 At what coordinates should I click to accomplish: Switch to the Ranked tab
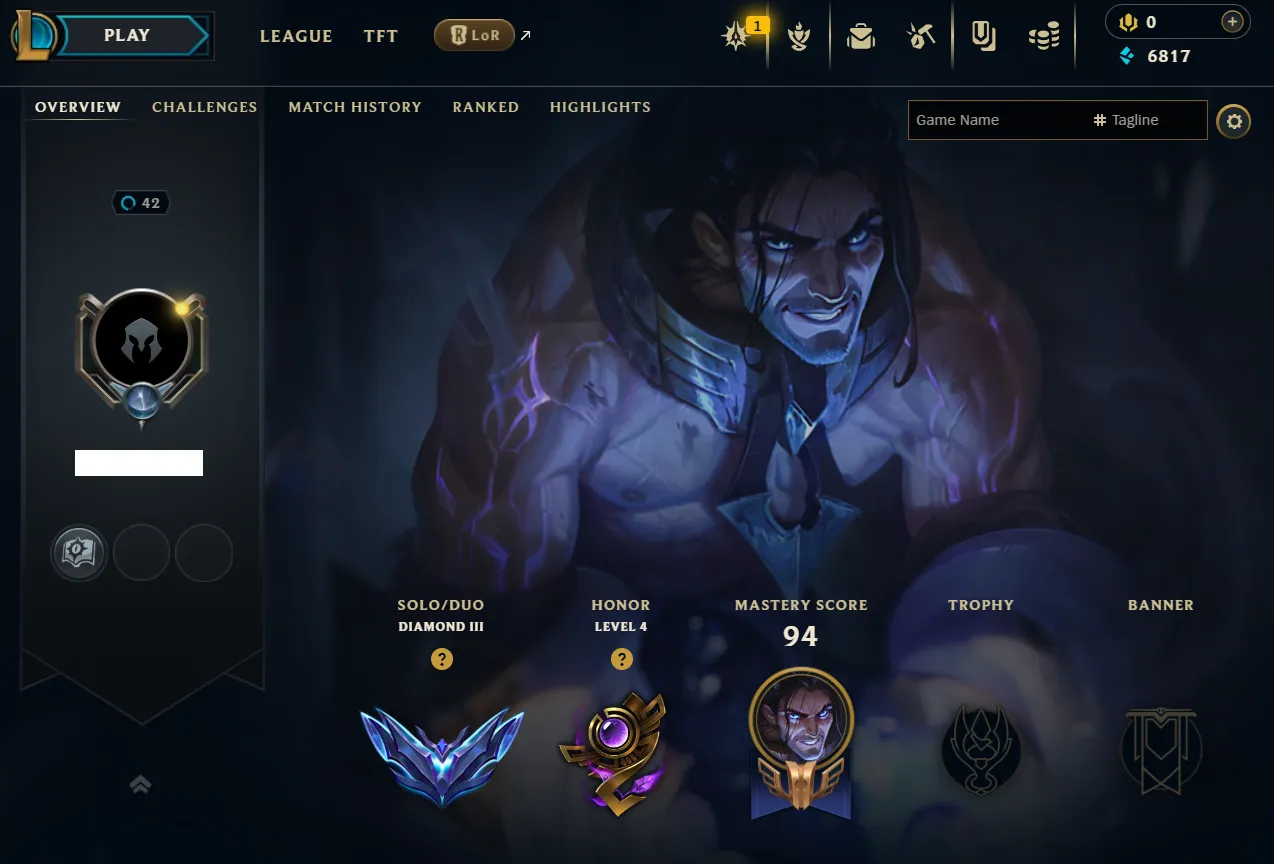tap(485, 107)
